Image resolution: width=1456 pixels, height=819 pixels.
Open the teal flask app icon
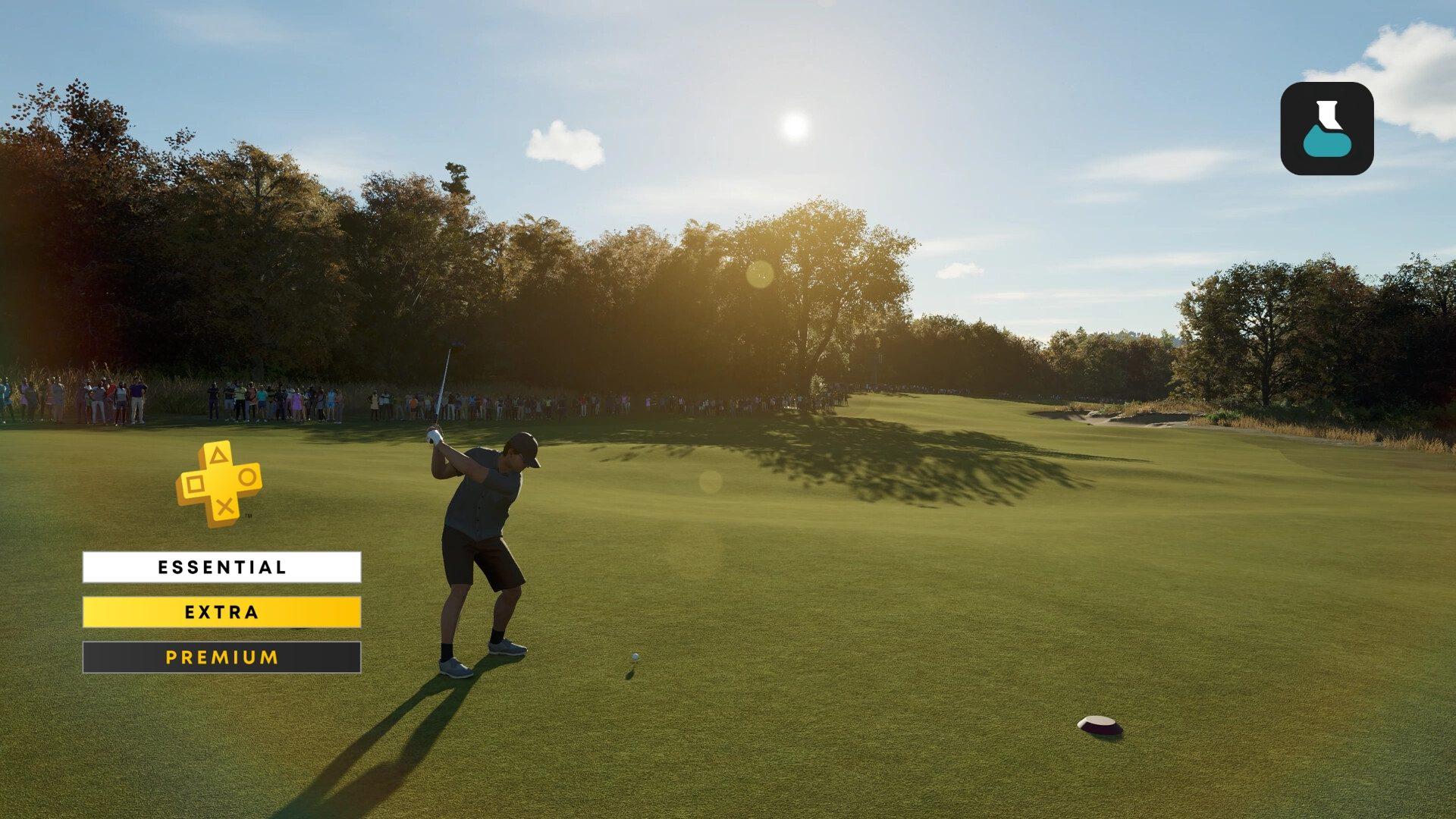tap(1326, 129)
